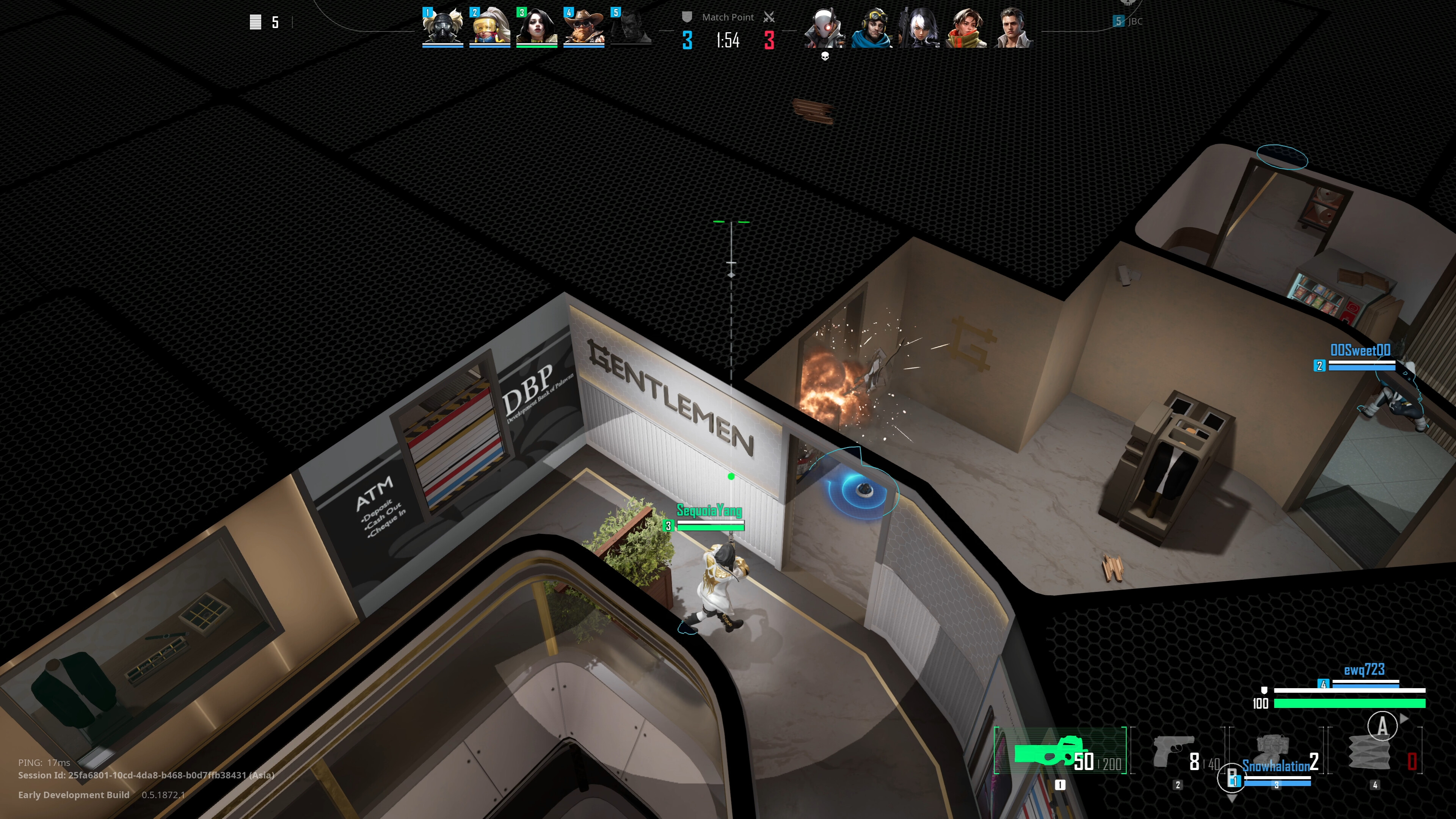Screen dimensions: 1456x819
Task: Select the robot-headed enemy portrait
Action: pos(825,27)
